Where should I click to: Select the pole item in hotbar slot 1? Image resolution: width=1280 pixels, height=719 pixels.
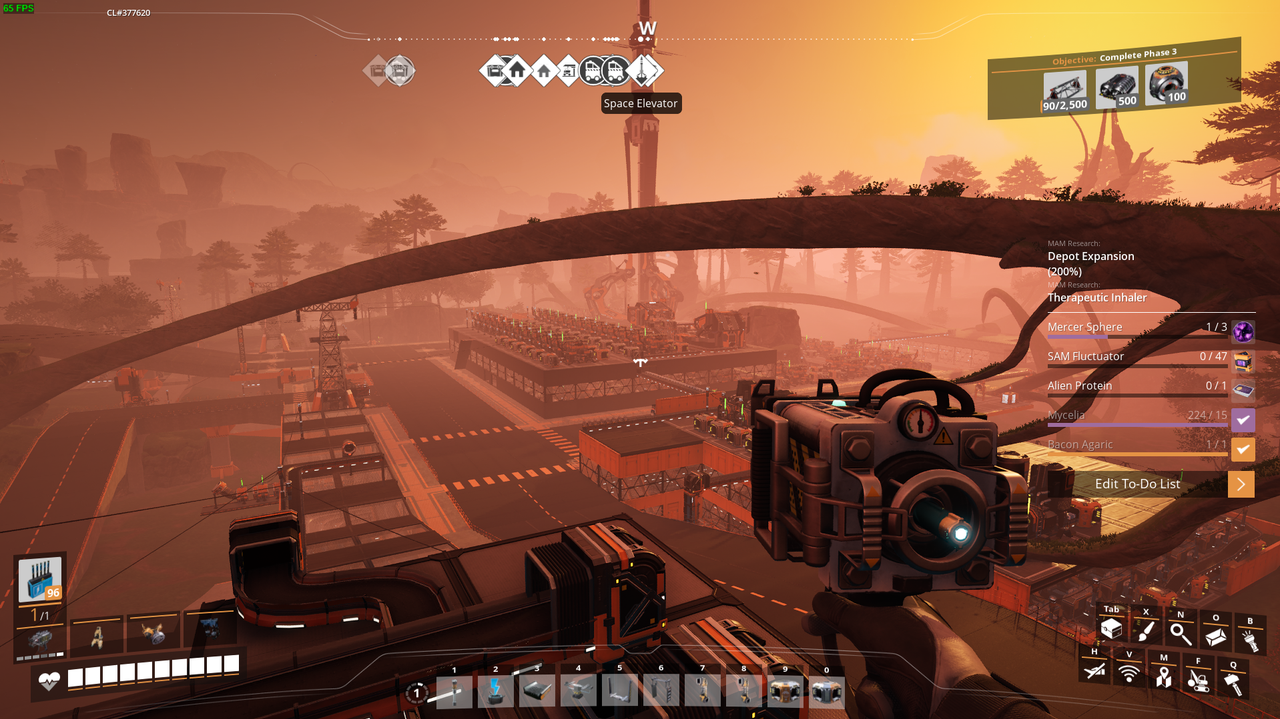[454, 690]
